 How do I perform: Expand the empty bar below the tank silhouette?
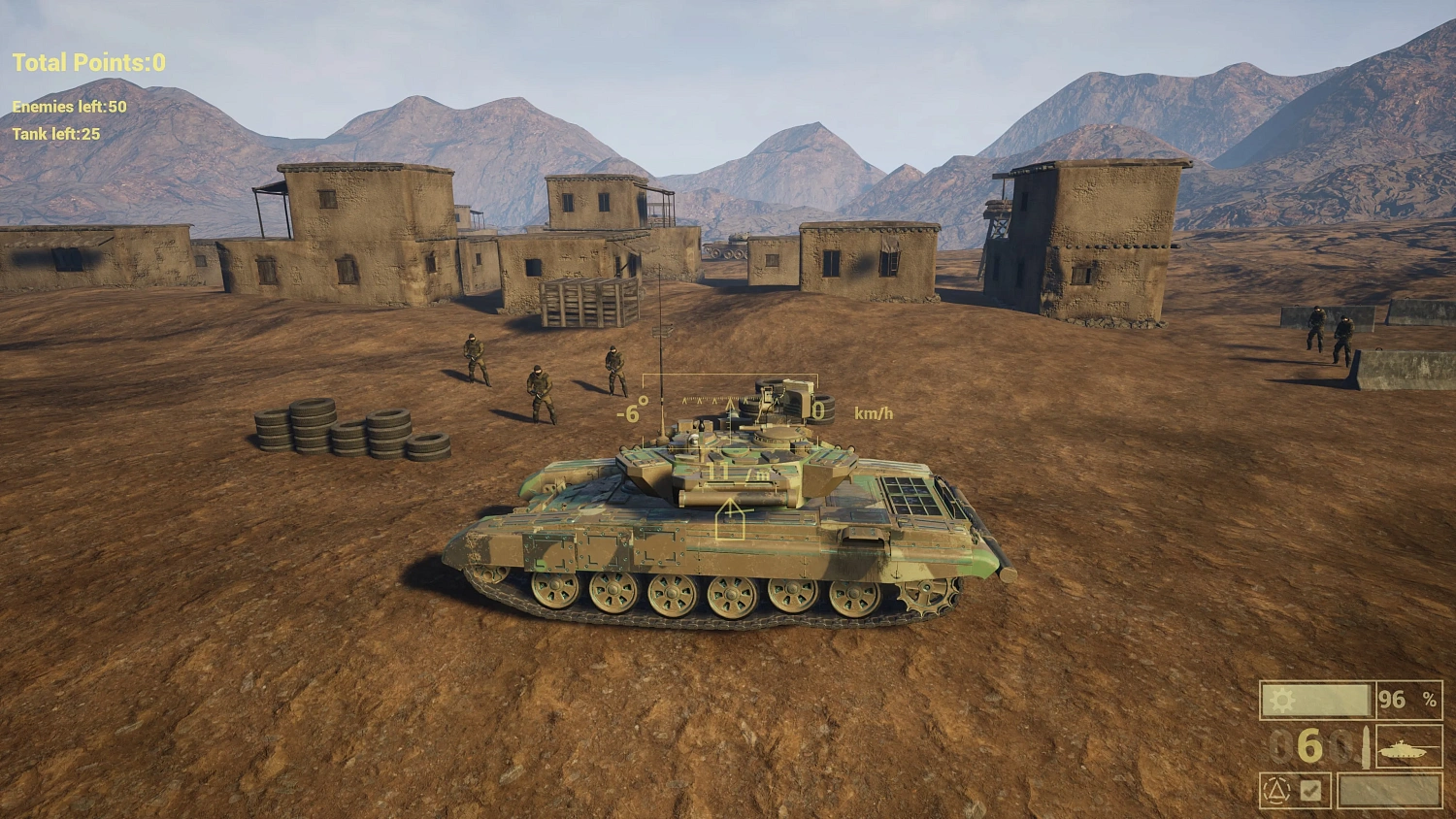[x=1390, y=790]
